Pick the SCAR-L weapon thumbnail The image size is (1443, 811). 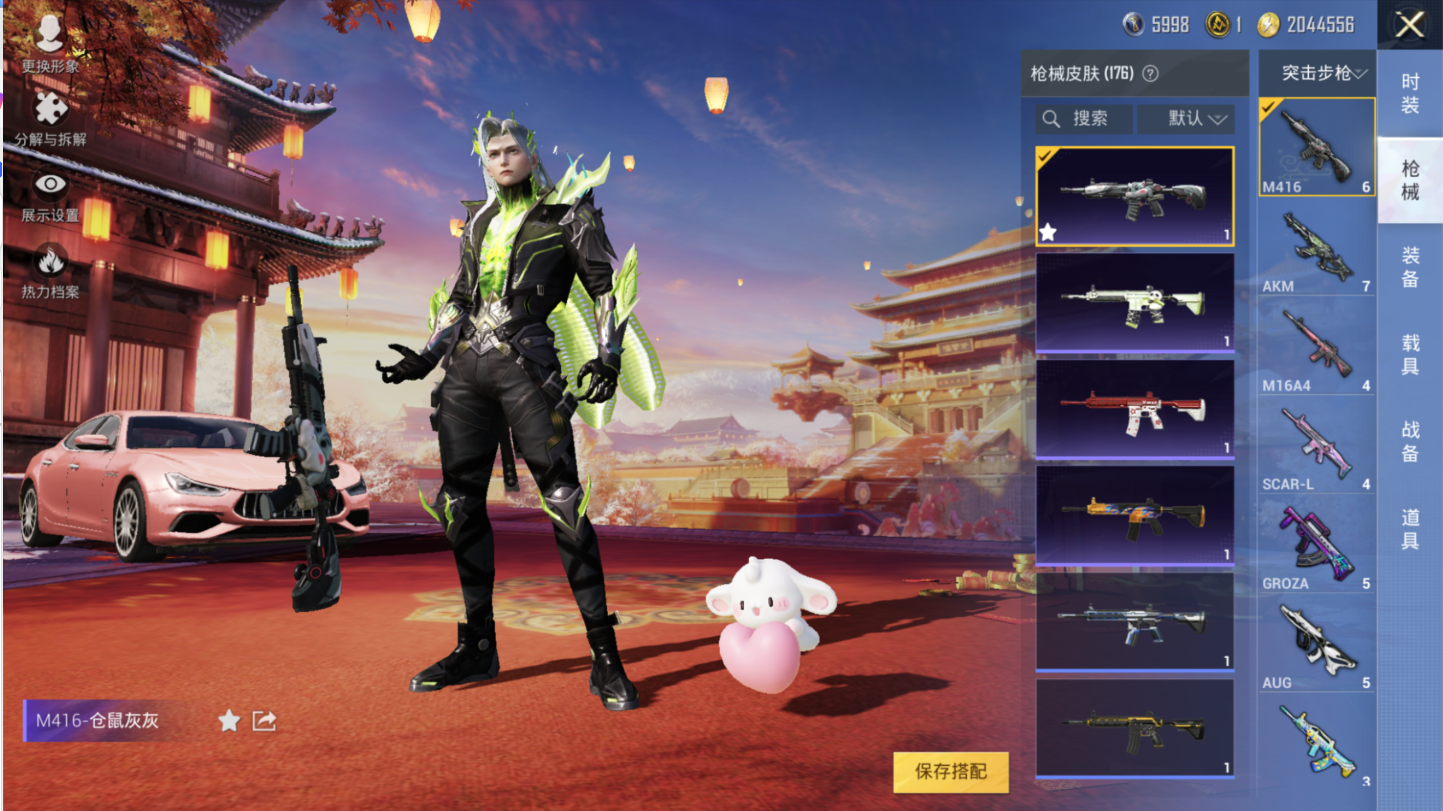[x=1316, y=446]
